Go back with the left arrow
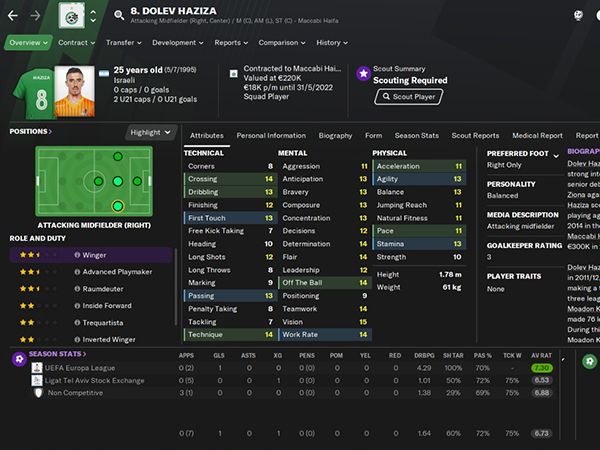This screenshot has height=450, width=600. pyautogui.click(x=14, y=15)
